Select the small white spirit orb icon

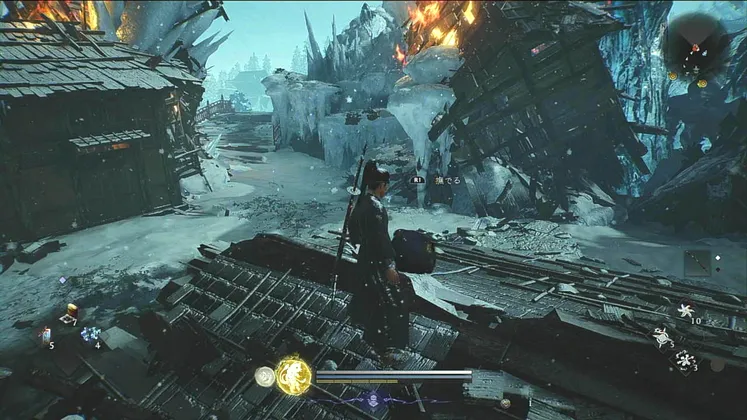264,376
